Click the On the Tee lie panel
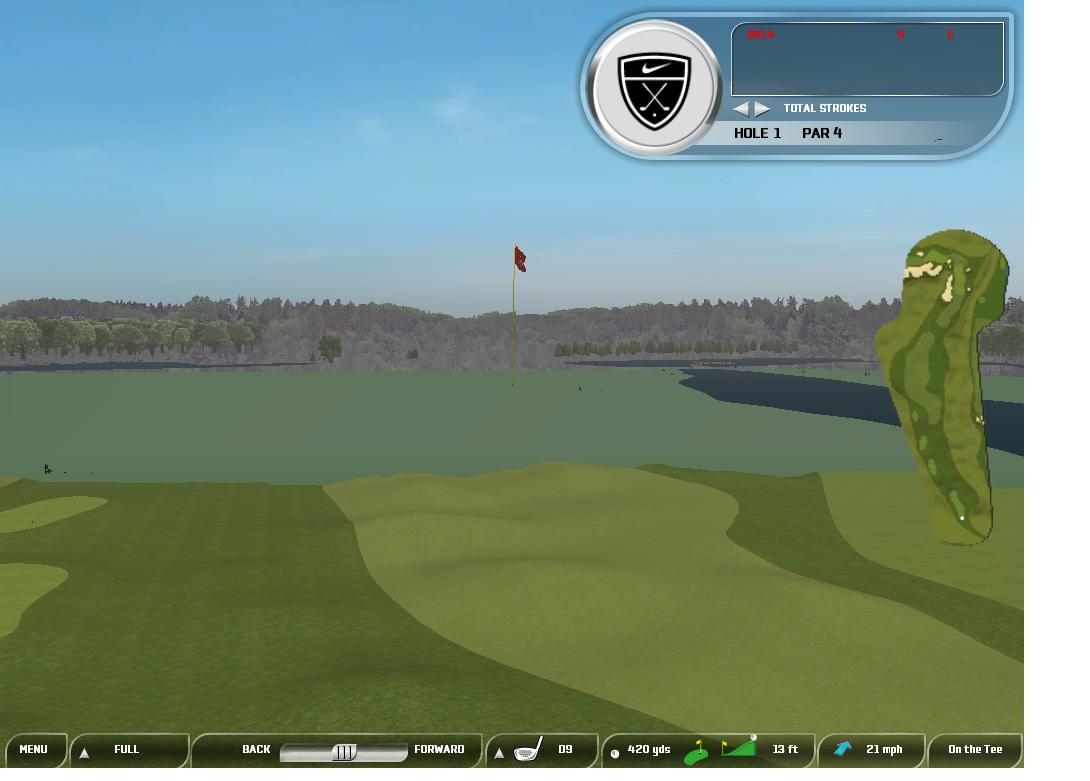Viewport: 1090px width, 781px height. [974, 750]
